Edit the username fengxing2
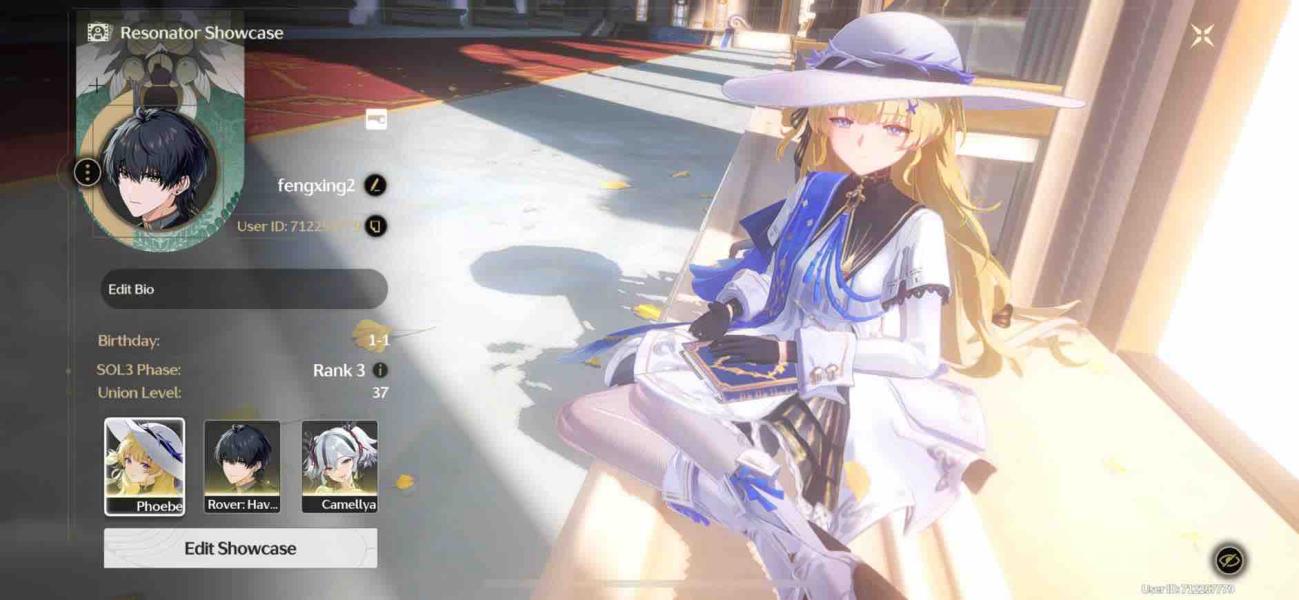 [375, 185]
